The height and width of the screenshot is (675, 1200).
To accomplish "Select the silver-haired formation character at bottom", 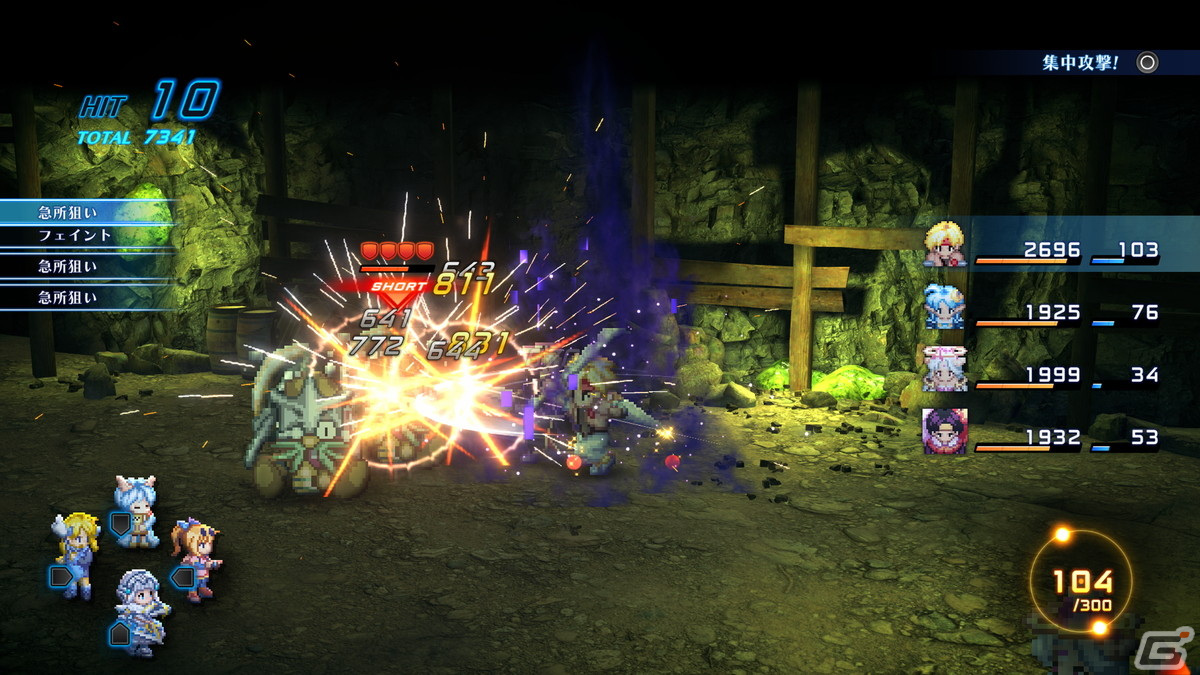I will click(139, 610).
